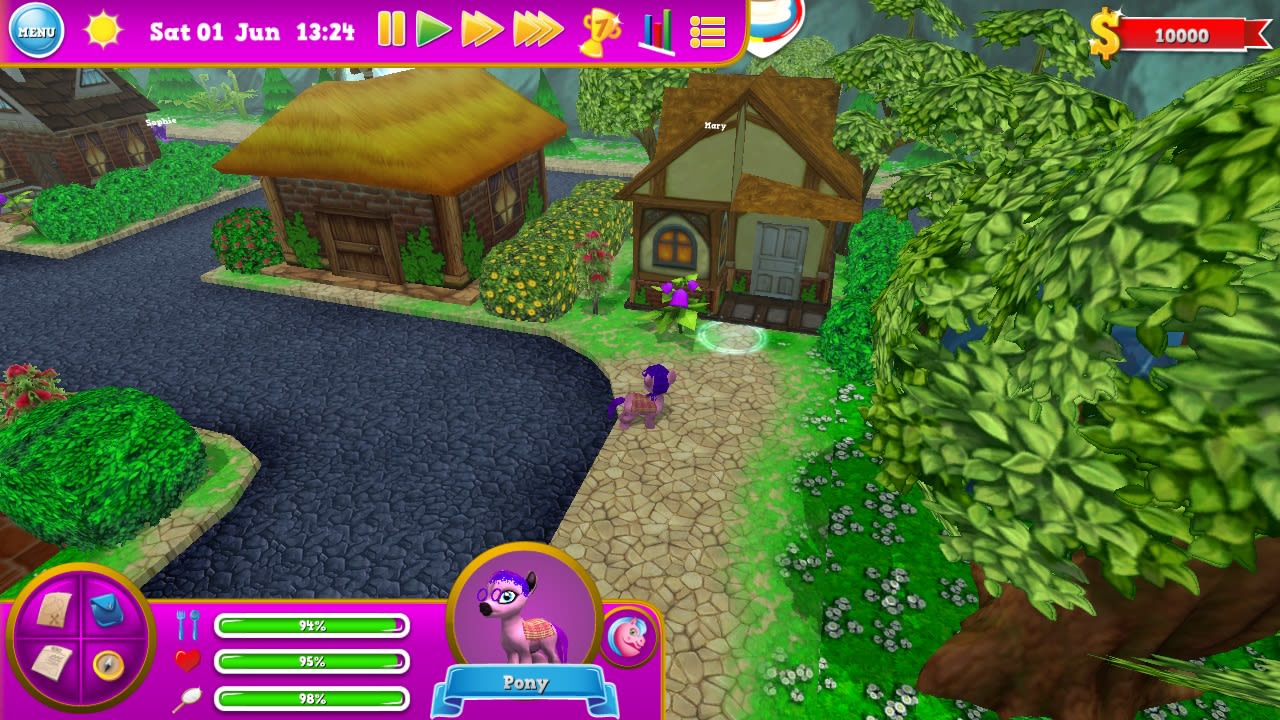This screenshot has height=720, width=1280.
Task: Open the date and time display
Action: (253, 31)
